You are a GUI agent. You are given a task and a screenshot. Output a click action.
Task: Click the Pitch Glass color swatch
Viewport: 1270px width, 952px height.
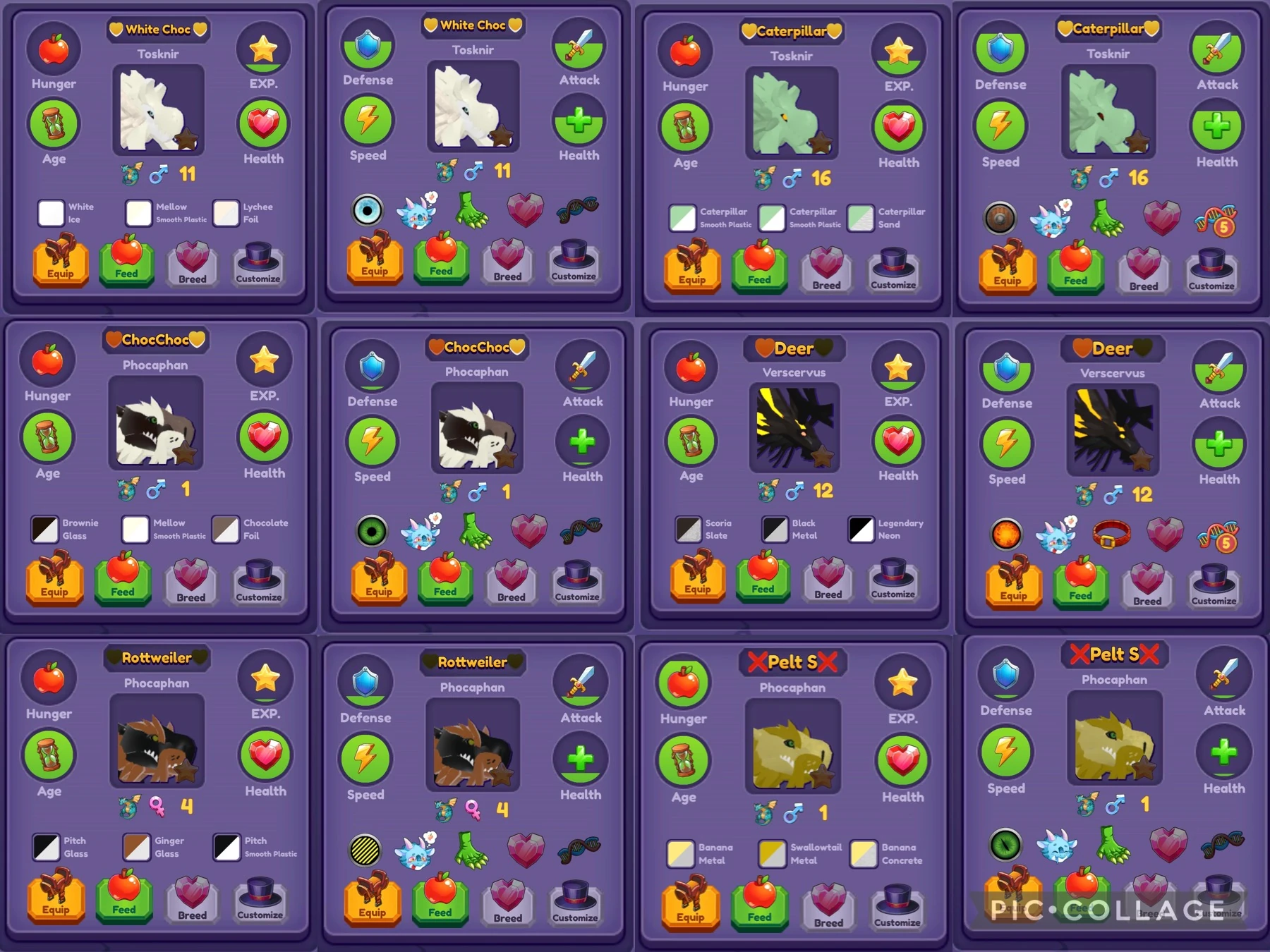pos(46,846)
